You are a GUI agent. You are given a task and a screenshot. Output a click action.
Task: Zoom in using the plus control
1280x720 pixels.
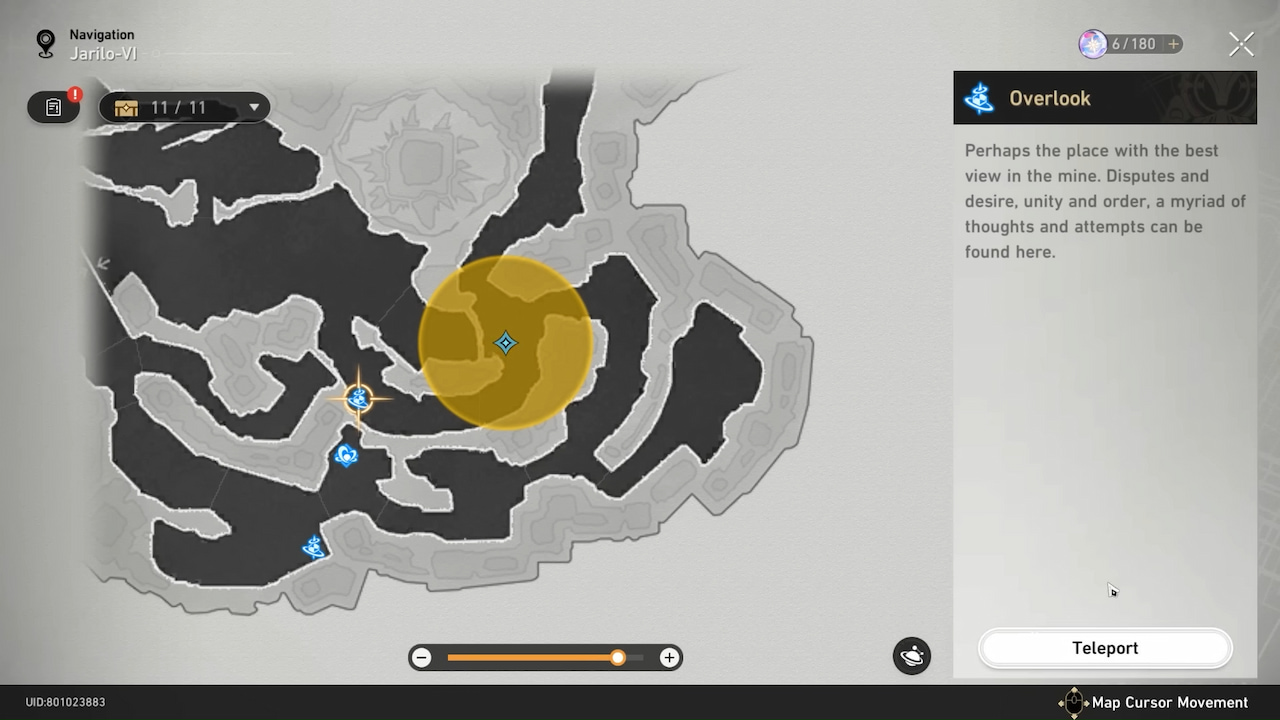(x=668, y=657)
